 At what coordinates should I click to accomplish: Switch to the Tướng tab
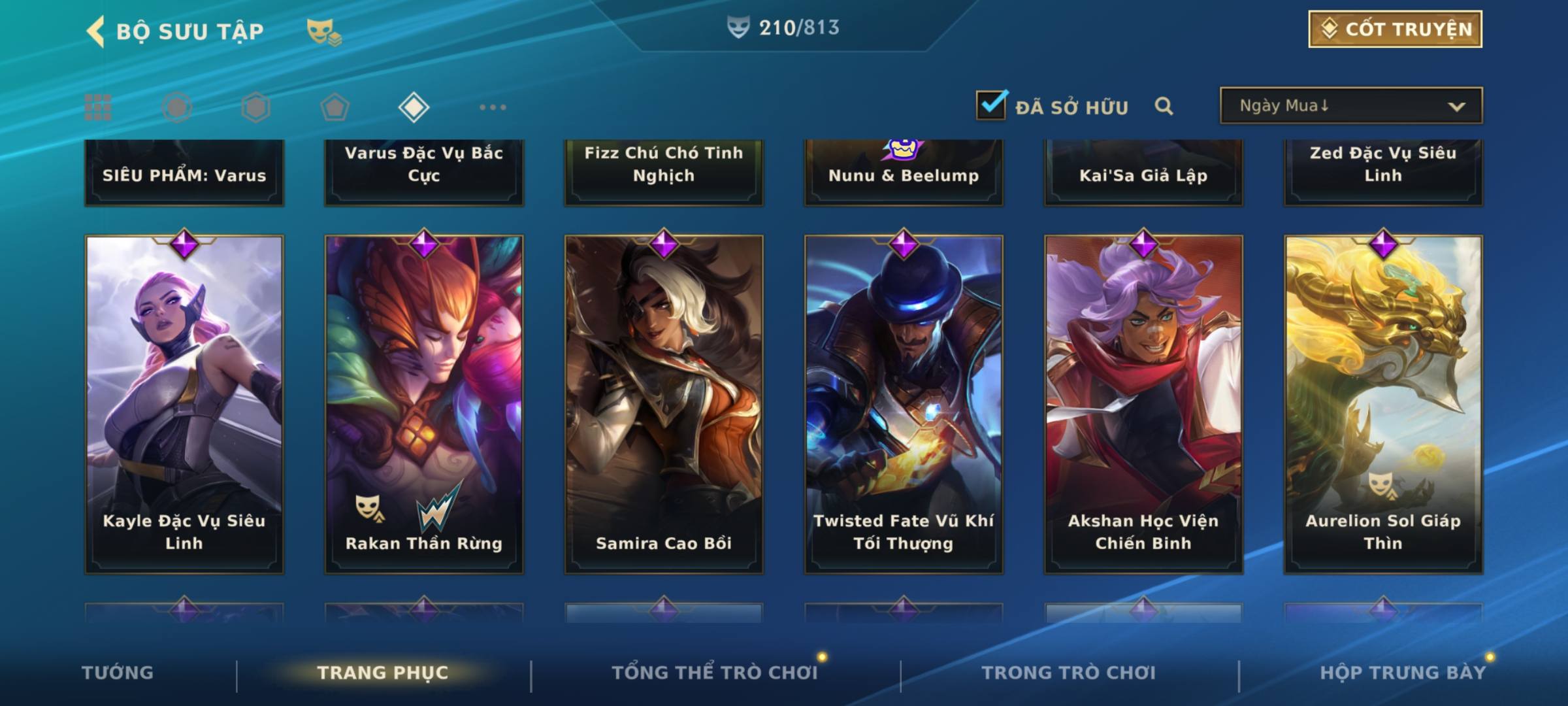[x=118, y=673]
